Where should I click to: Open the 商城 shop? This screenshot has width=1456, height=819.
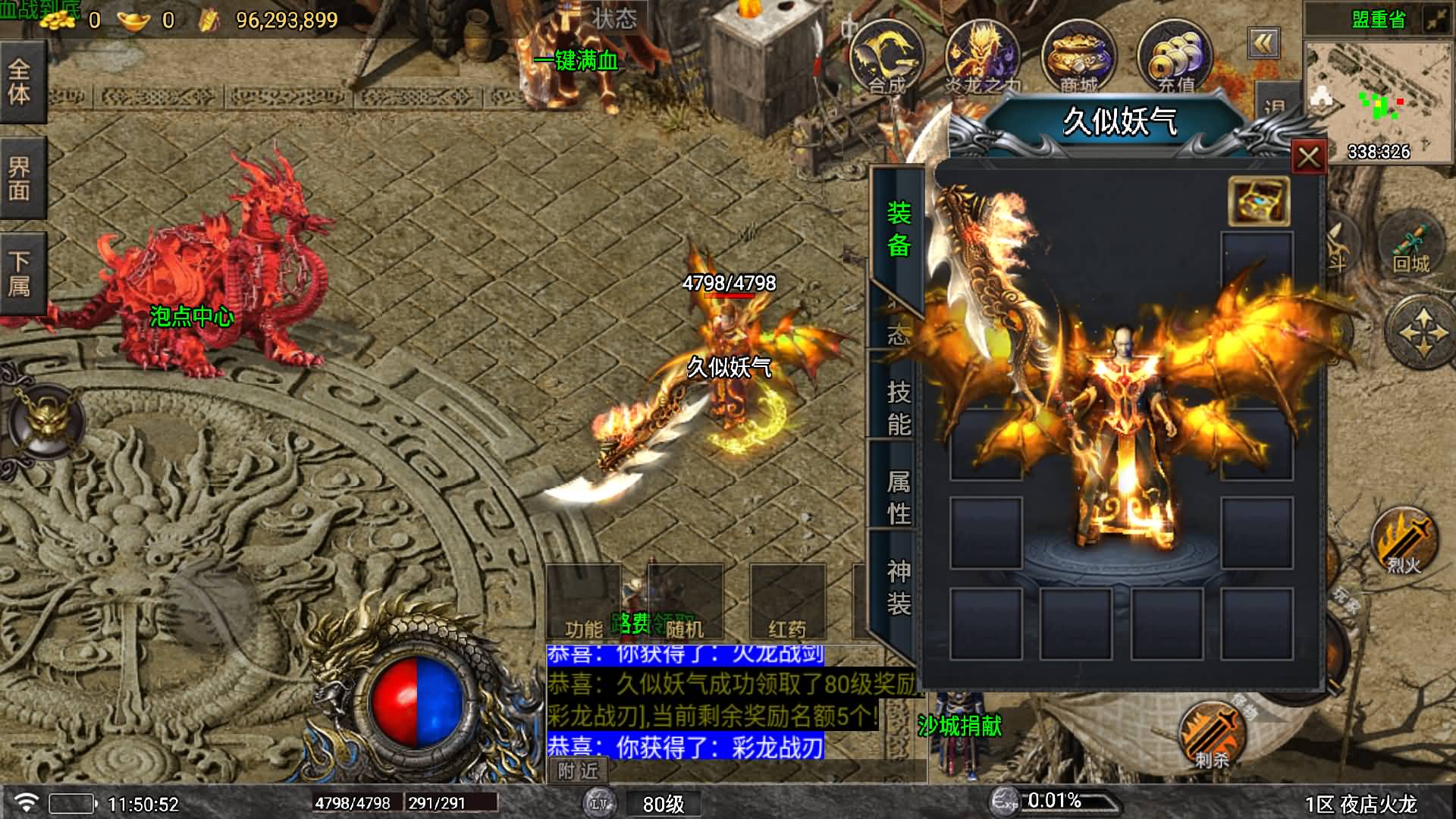click(1078, 58)
